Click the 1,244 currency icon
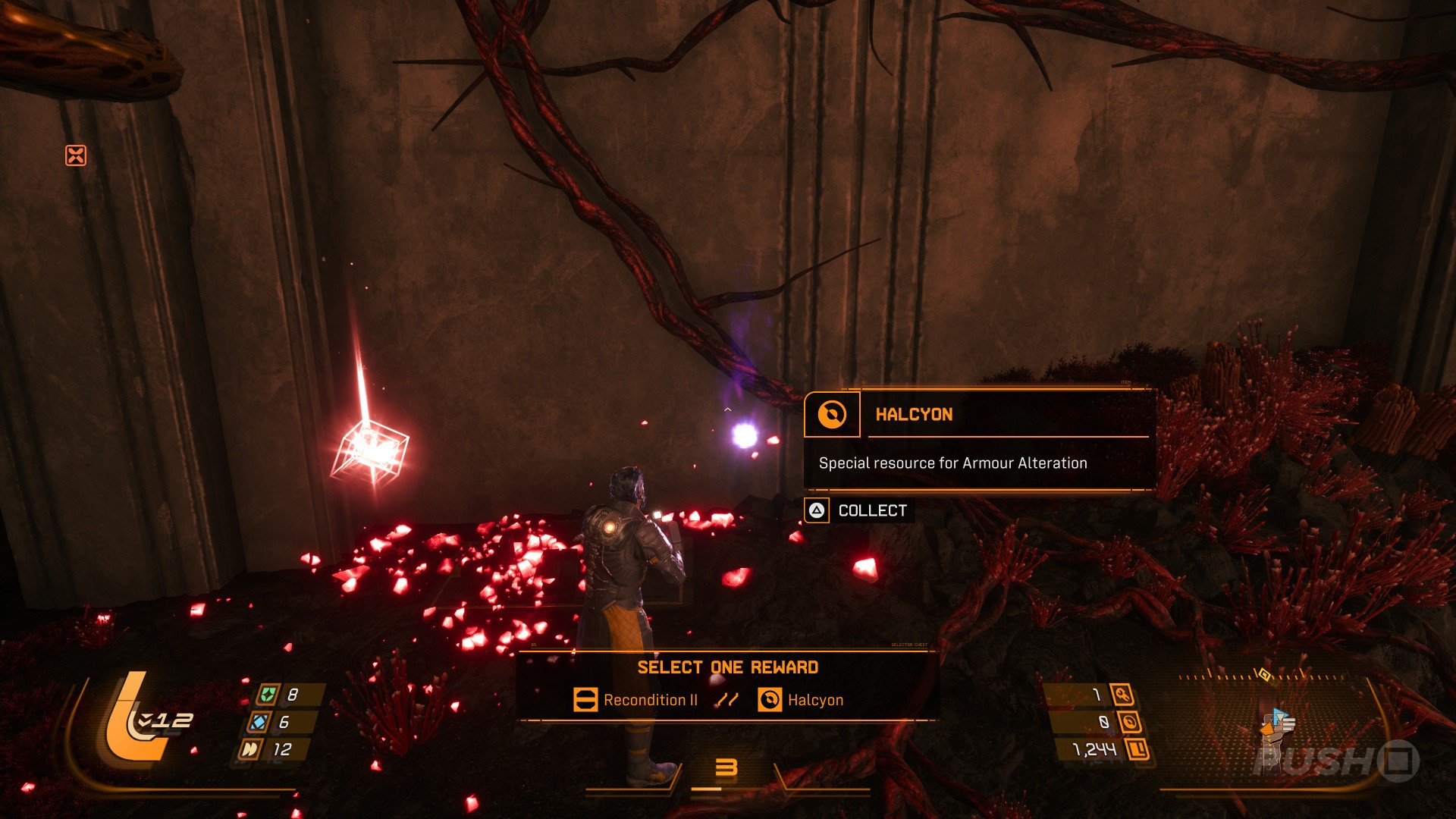Viewport: 1456px width, 819px height. [1137, 750]
